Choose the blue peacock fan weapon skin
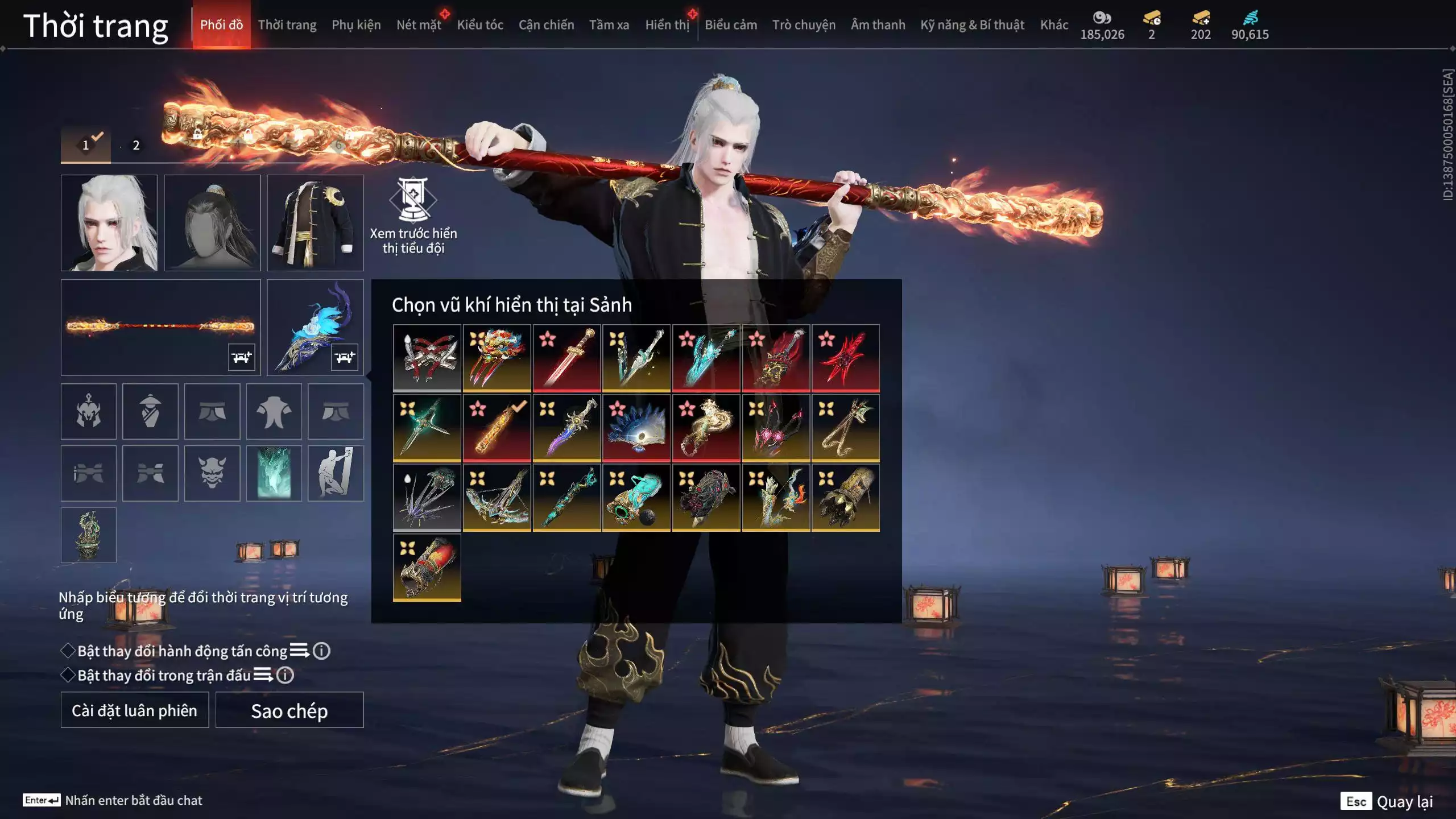Image resolution: width=1456 pixels, height=819 pixels. pyautogui.click(x=636, y=428)
